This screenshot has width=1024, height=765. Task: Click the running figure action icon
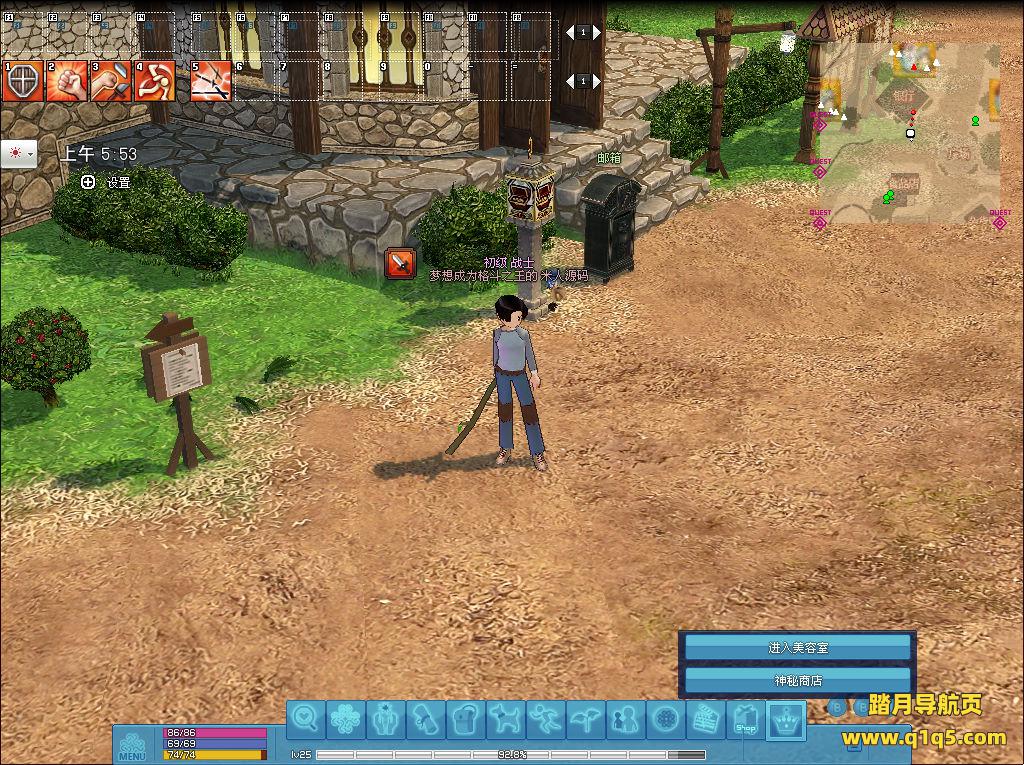[546, 719]
